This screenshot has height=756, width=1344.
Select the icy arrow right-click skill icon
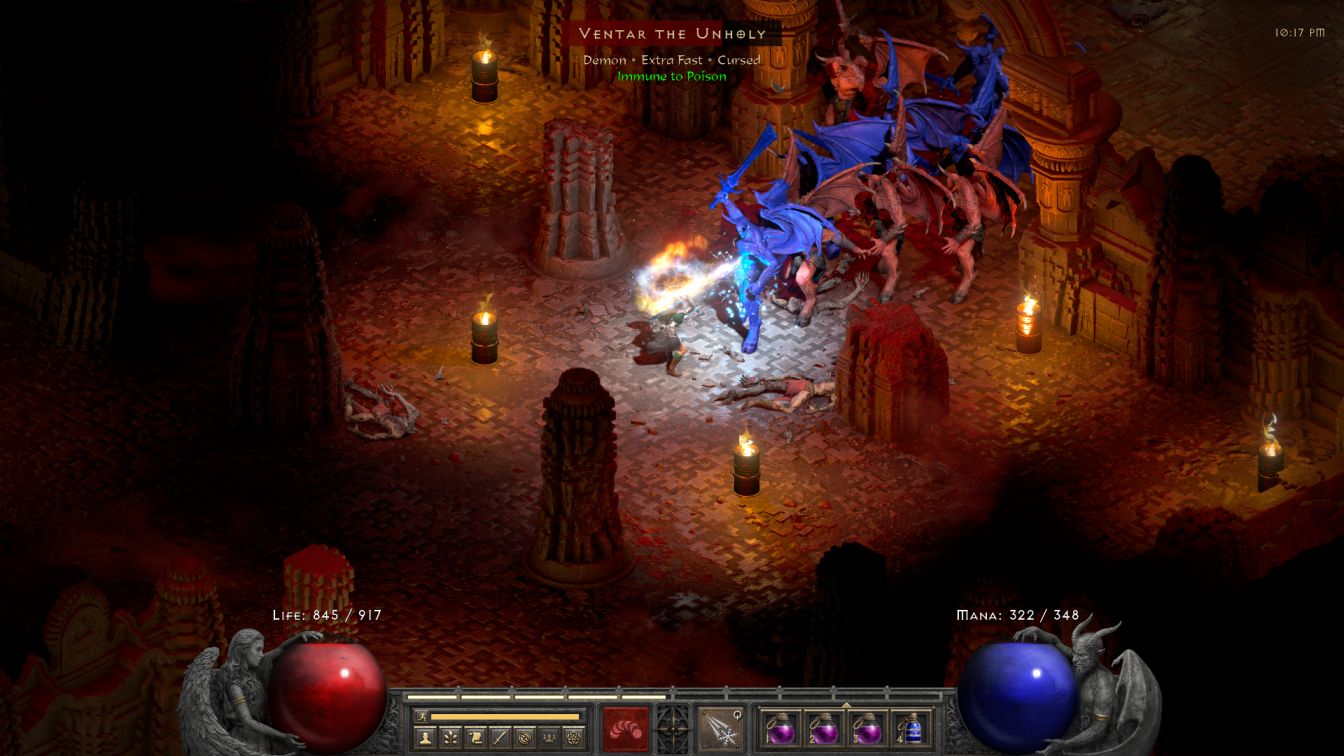pyautogui.click(x=720, y=728)
